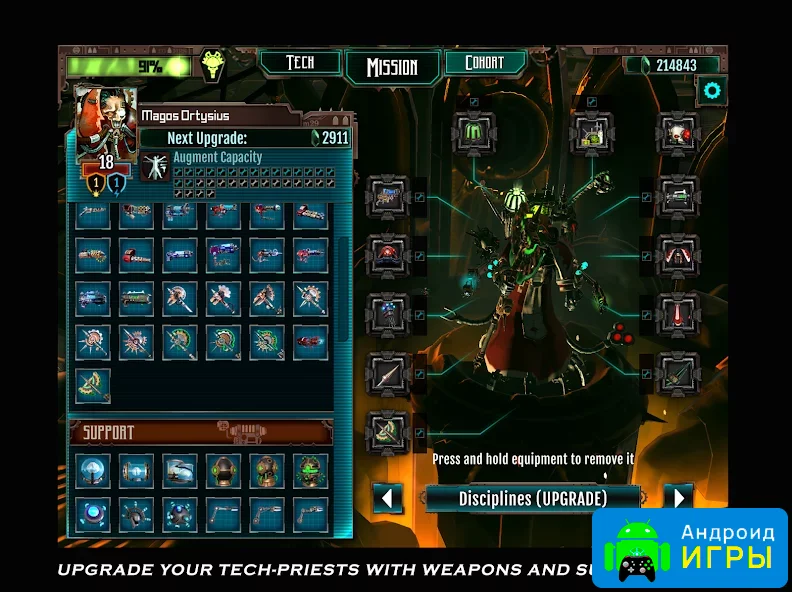Viewport: 792px width, 592px height.
Task: Click the Next Upgrade button
Action: point(245,138)
